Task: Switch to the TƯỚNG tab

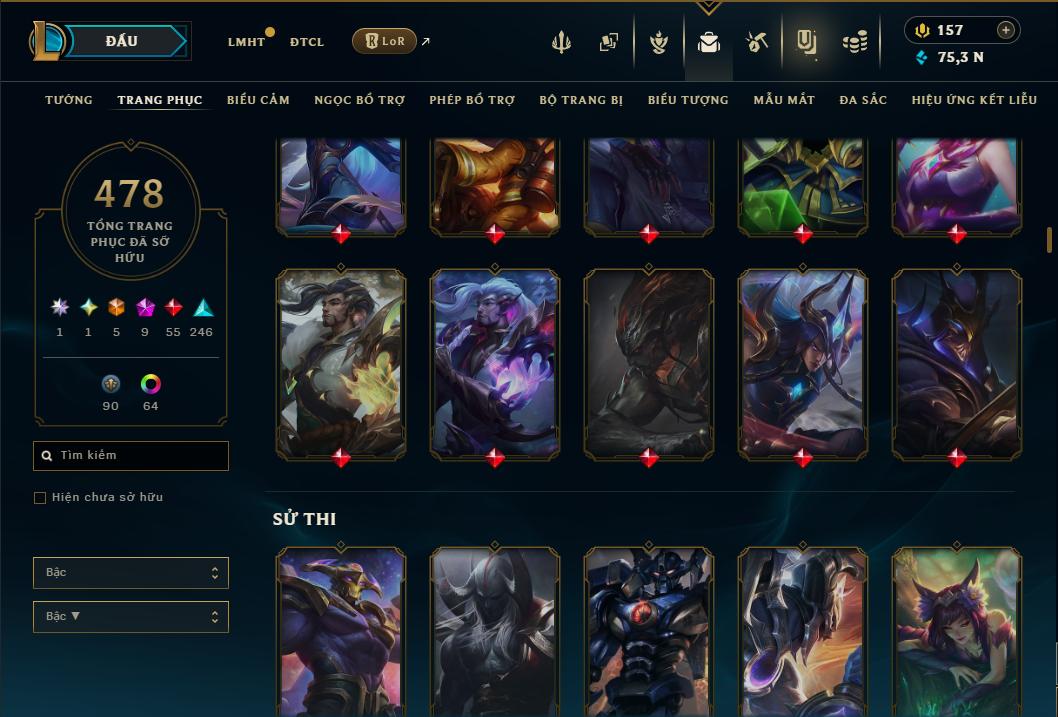Action: pos(69,100)
